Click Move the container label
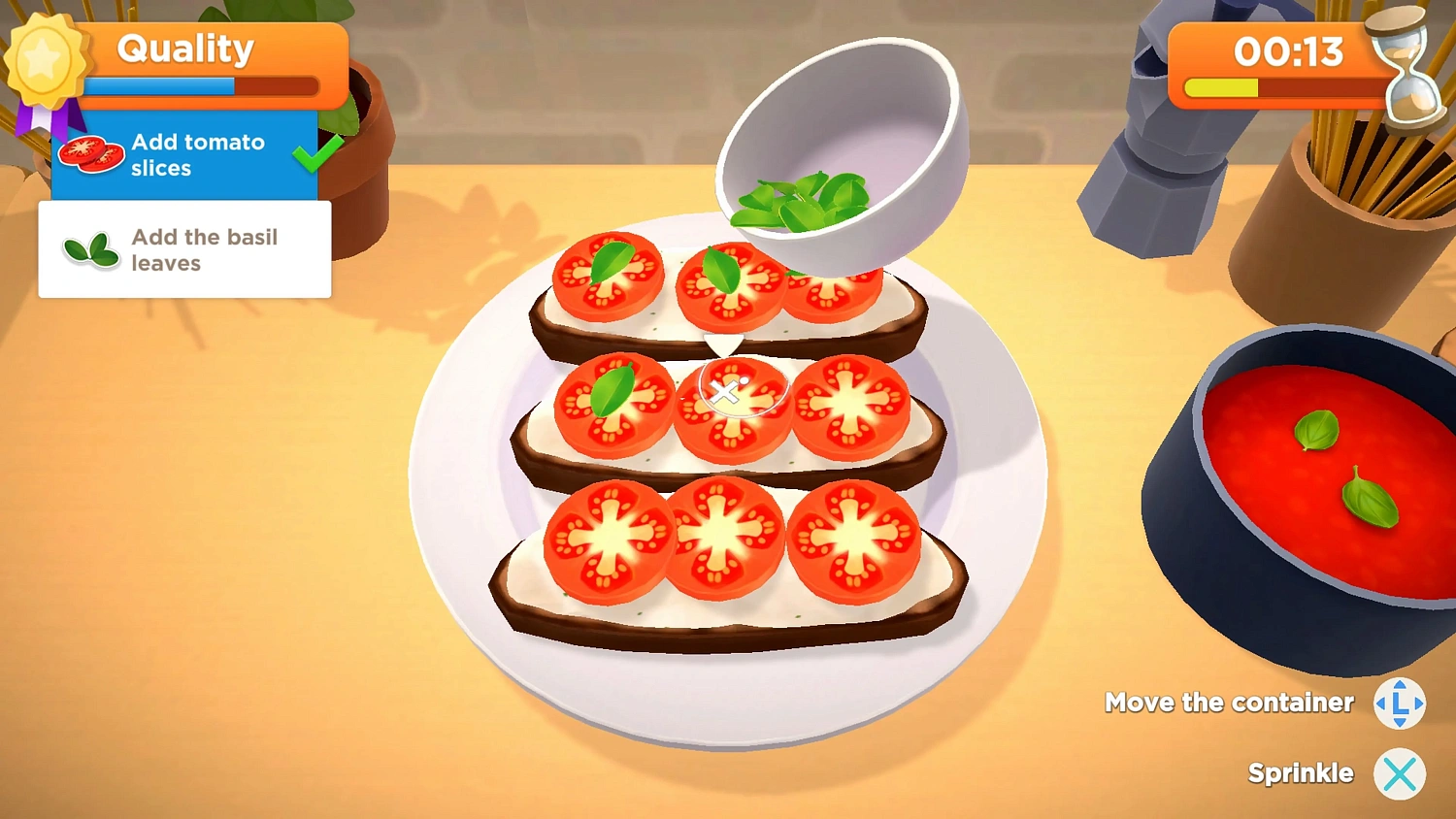Viewport: 1456px width, 819px height. click(x=1229, y=703)
